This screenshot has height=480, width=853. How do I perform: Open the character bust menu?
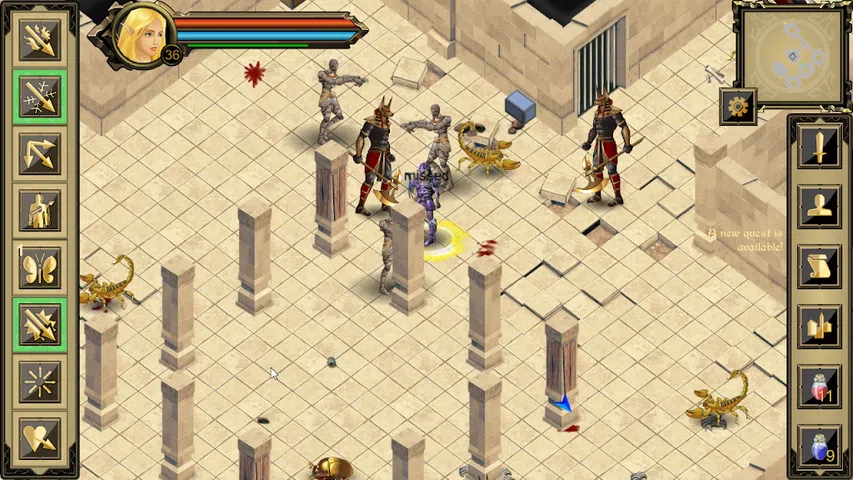pyautogui.click(x=819, y=207)
